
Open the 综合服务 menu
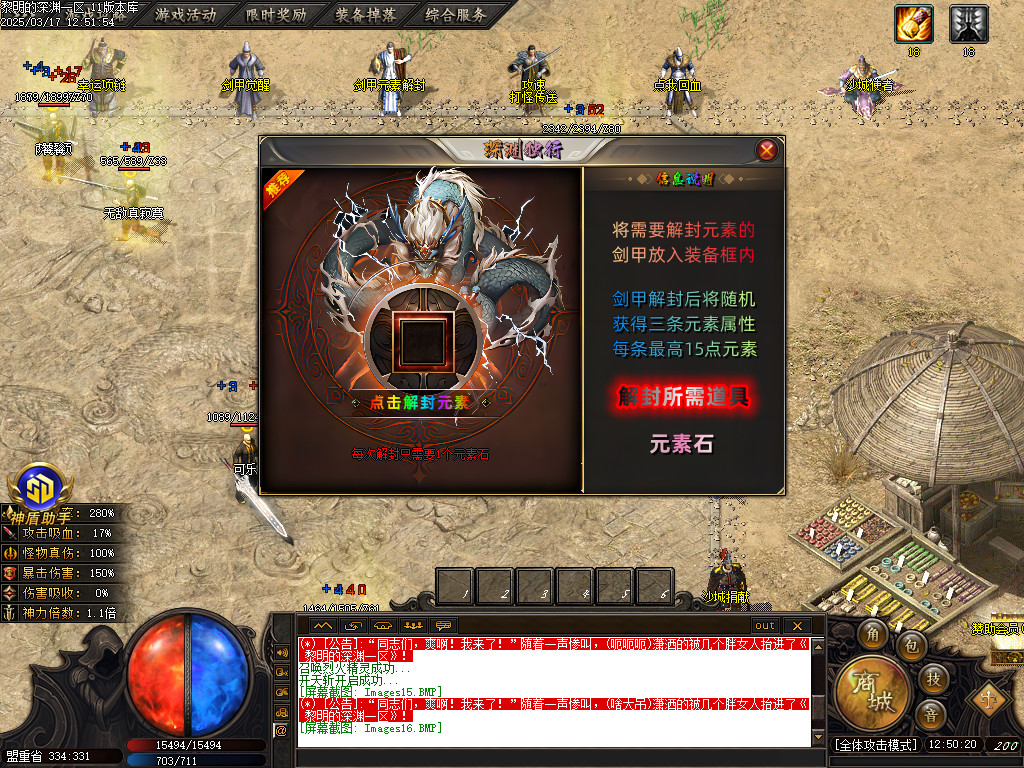coord(455,14)
